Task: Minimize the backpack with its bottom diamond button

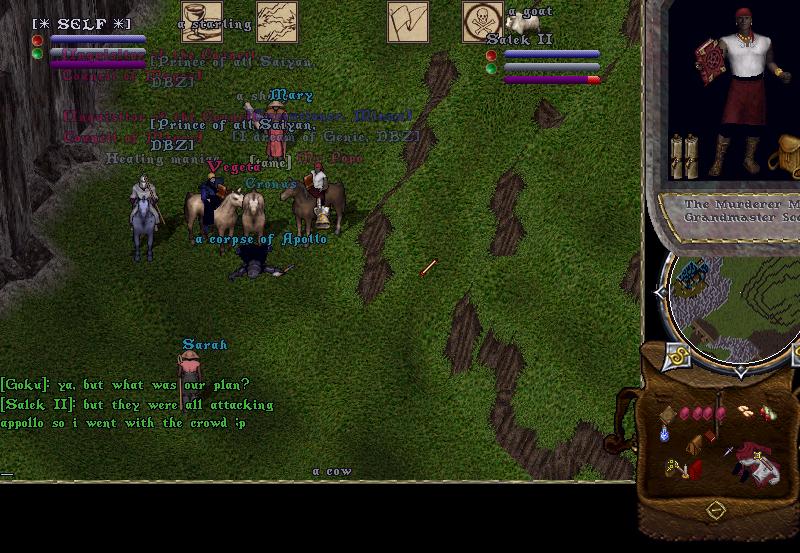Action: coord(715,511)
